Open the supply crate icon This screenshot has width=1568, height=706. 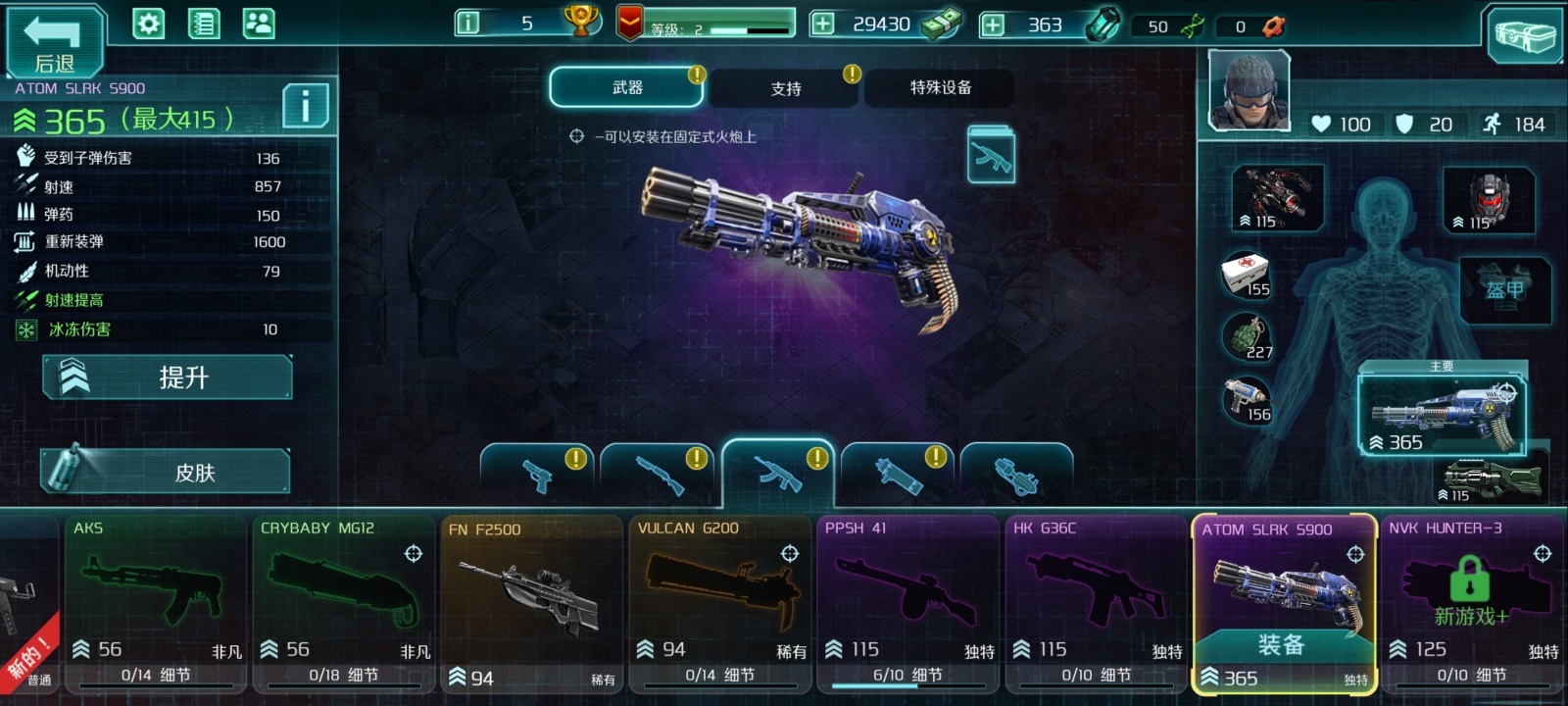click(x=1524, y=36)
